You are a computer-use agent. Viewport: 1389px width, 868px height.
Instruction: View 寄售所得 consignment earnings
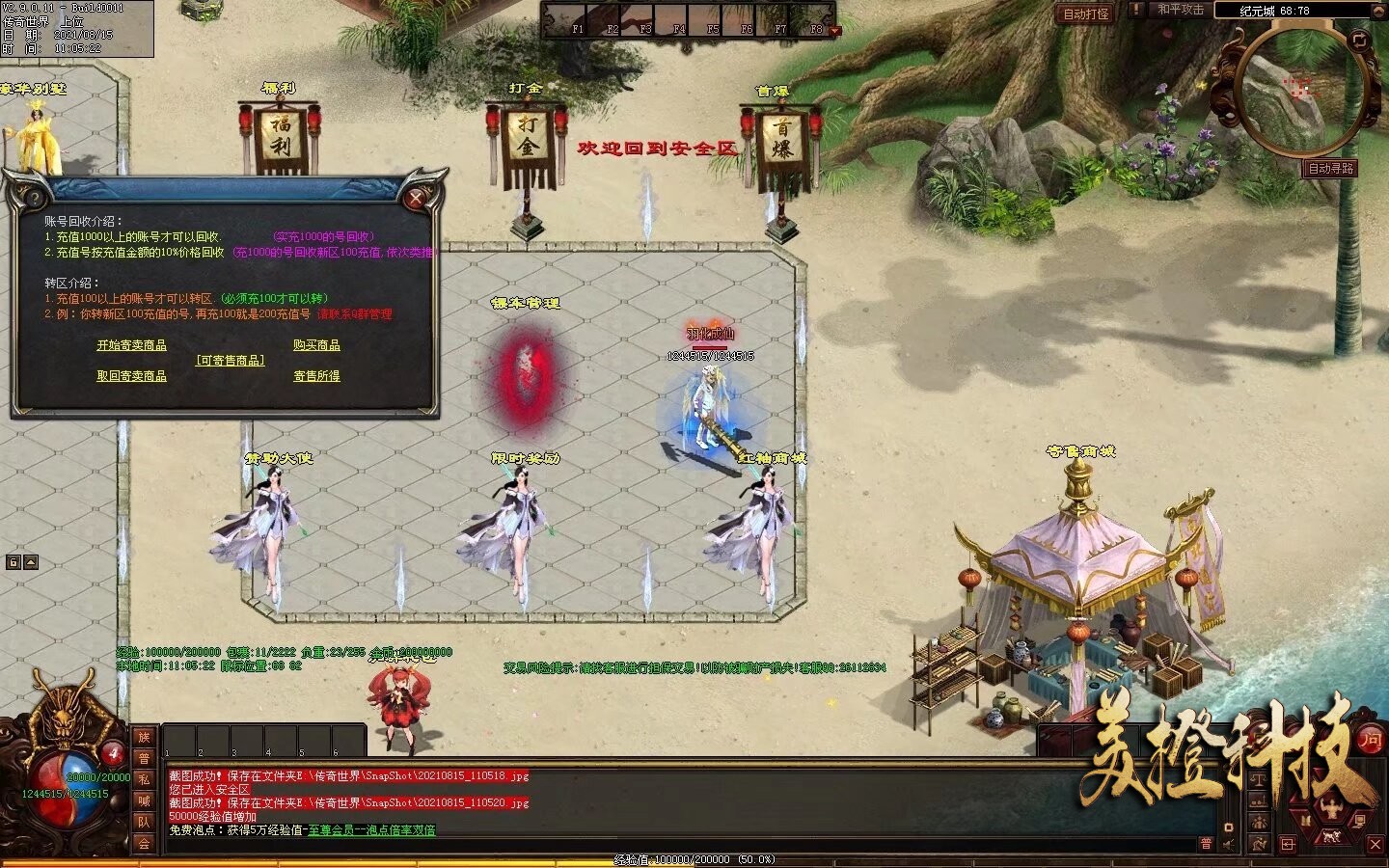coord(316,376)
